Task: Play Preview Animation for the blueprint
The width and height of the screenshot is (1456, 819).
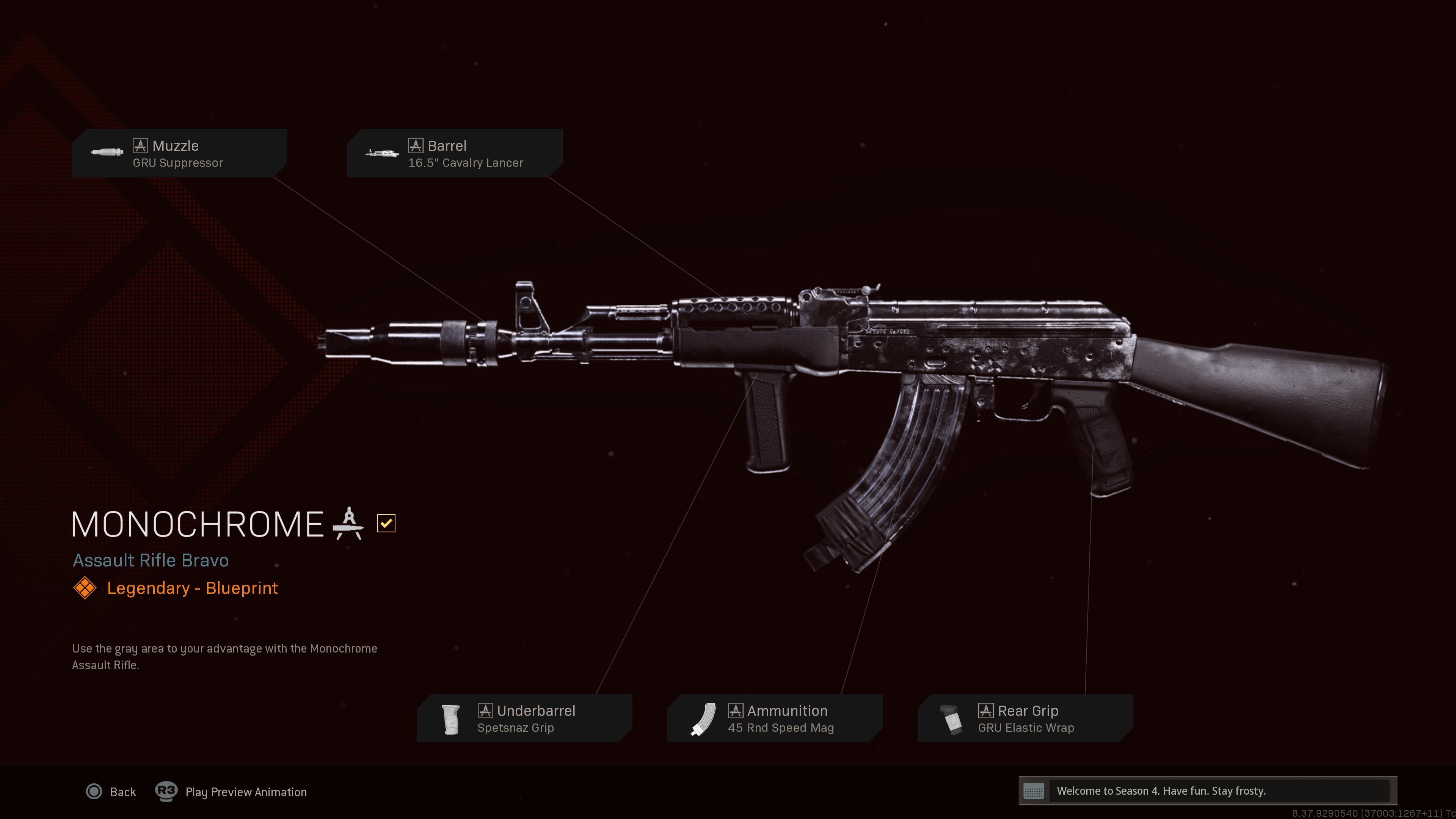Action: 232,792
